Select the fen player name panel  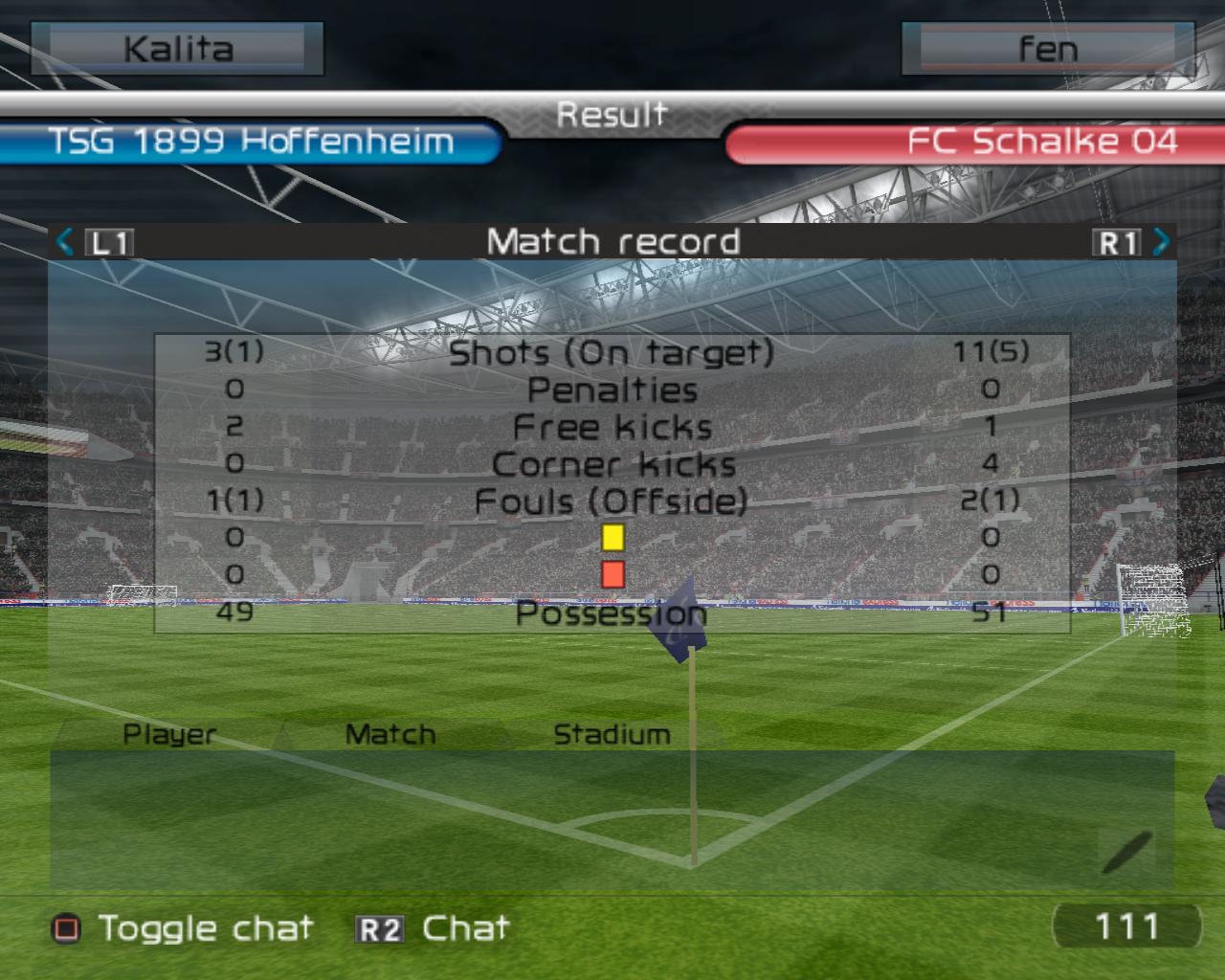[x=1048, y=49]
